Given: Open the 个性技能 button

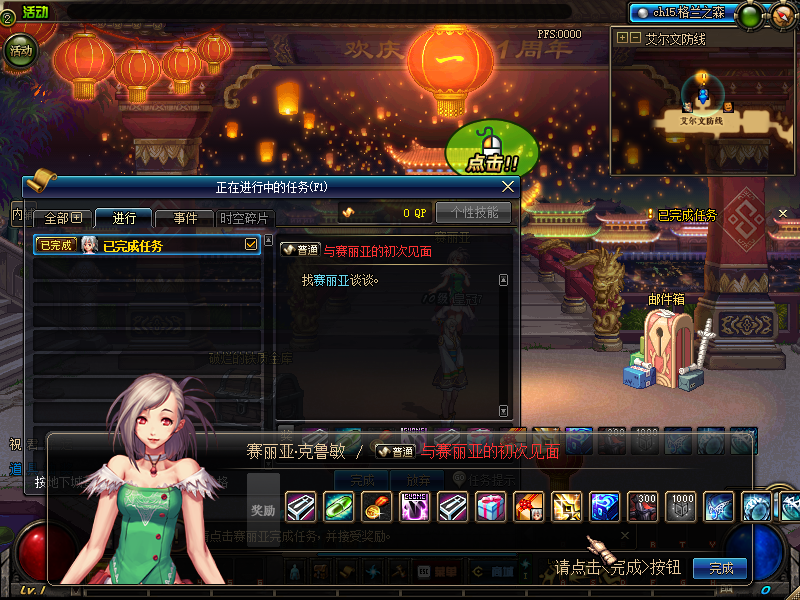Looking at the screenshot, I should [474, 213].
